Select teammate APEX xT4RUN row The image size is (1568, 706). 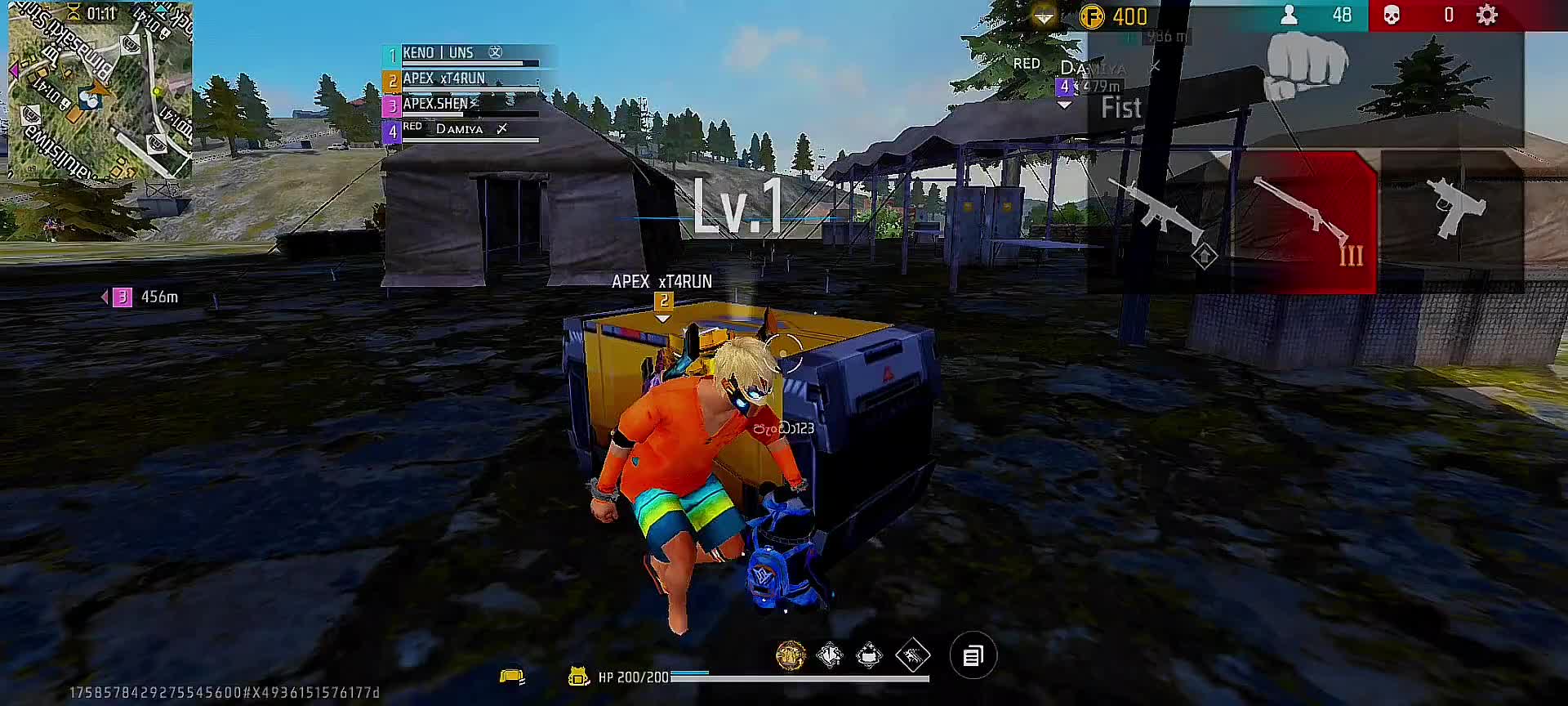point(462,80)
